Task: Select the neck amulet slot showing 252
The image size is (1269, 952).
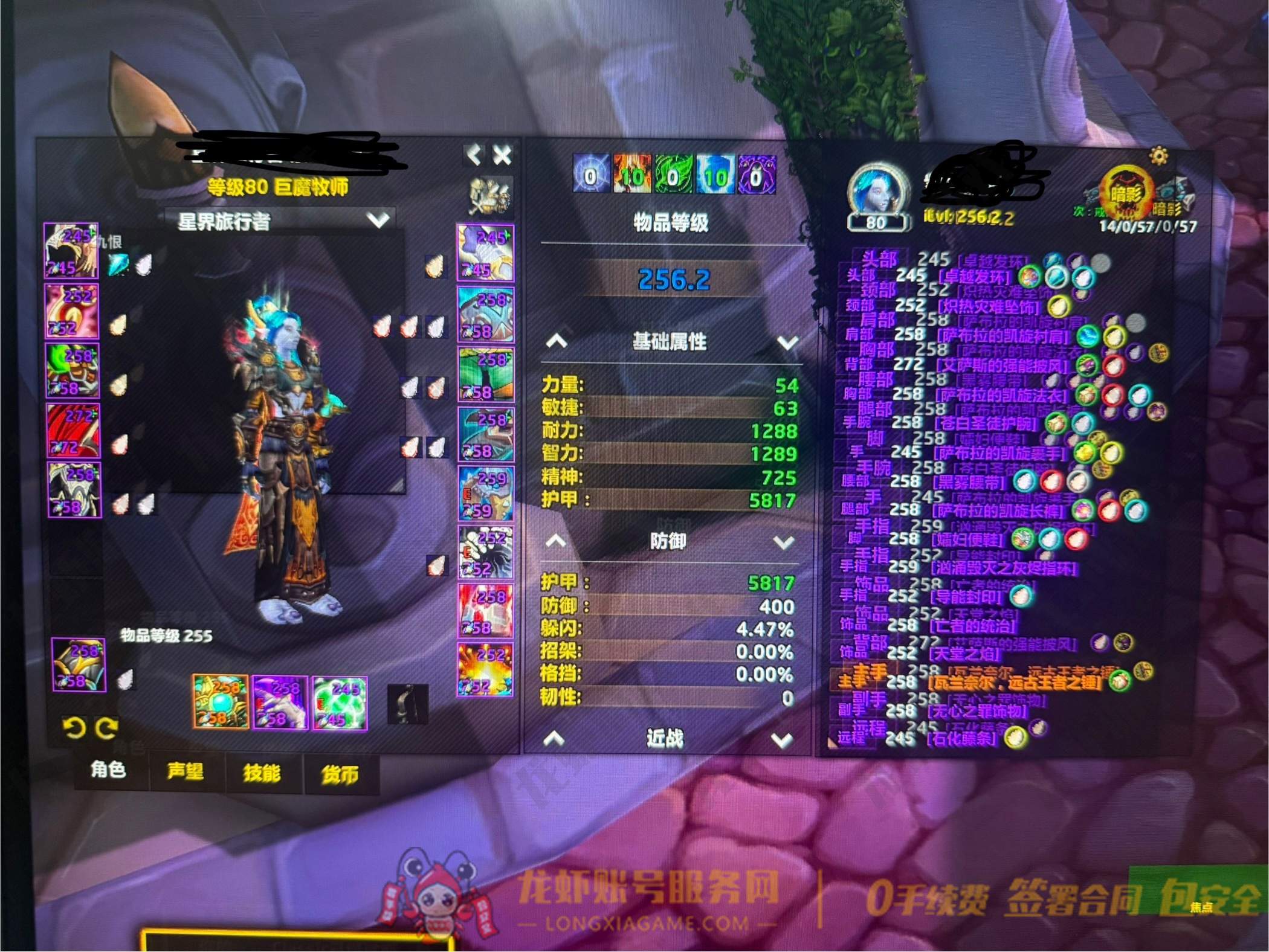Action: coord(71,311)
